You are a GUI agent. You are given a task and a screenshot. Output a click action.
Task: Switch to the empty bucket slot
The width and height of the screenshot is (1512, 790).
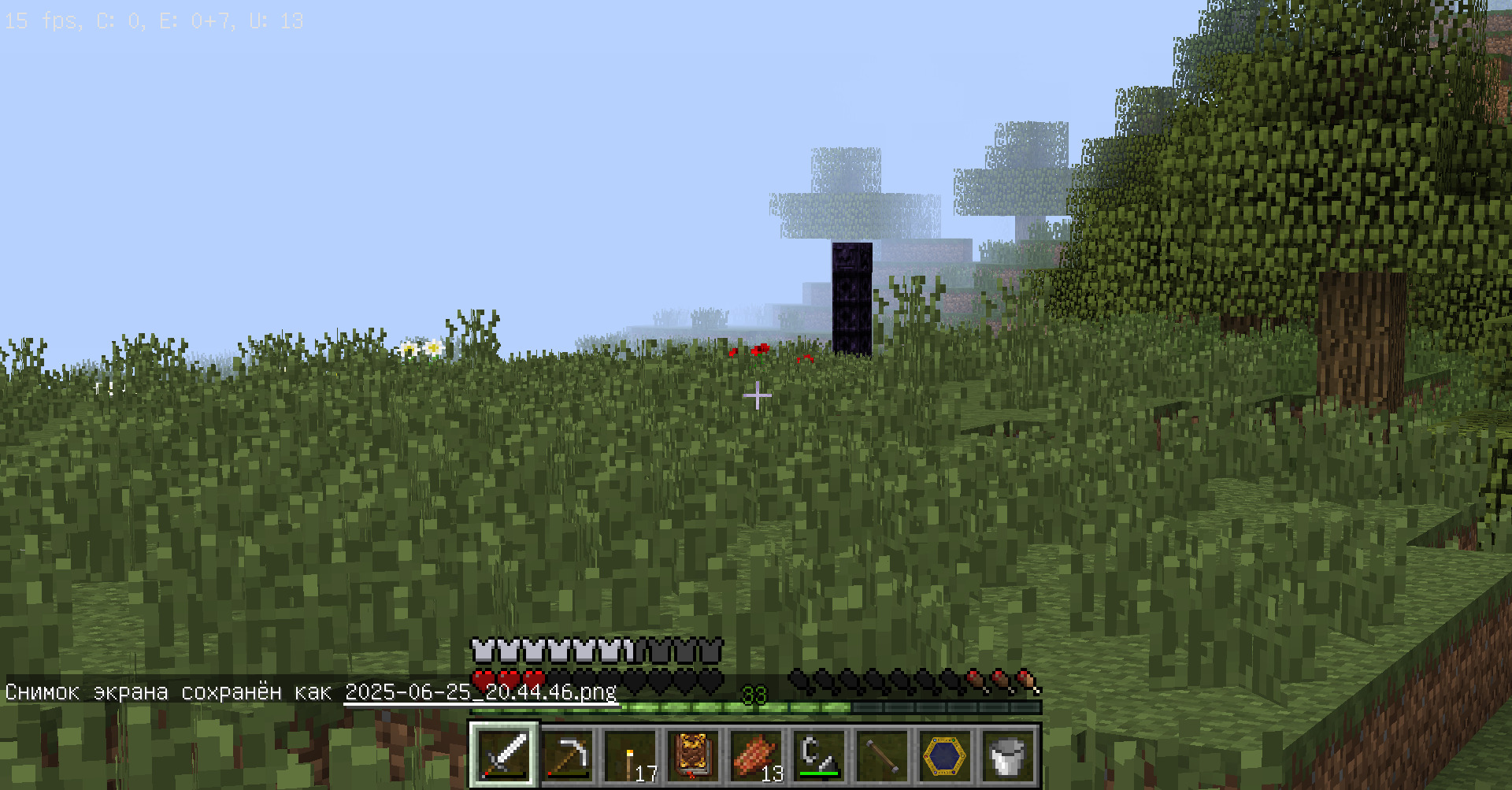pyautogui.click(x=1008, y=755)
